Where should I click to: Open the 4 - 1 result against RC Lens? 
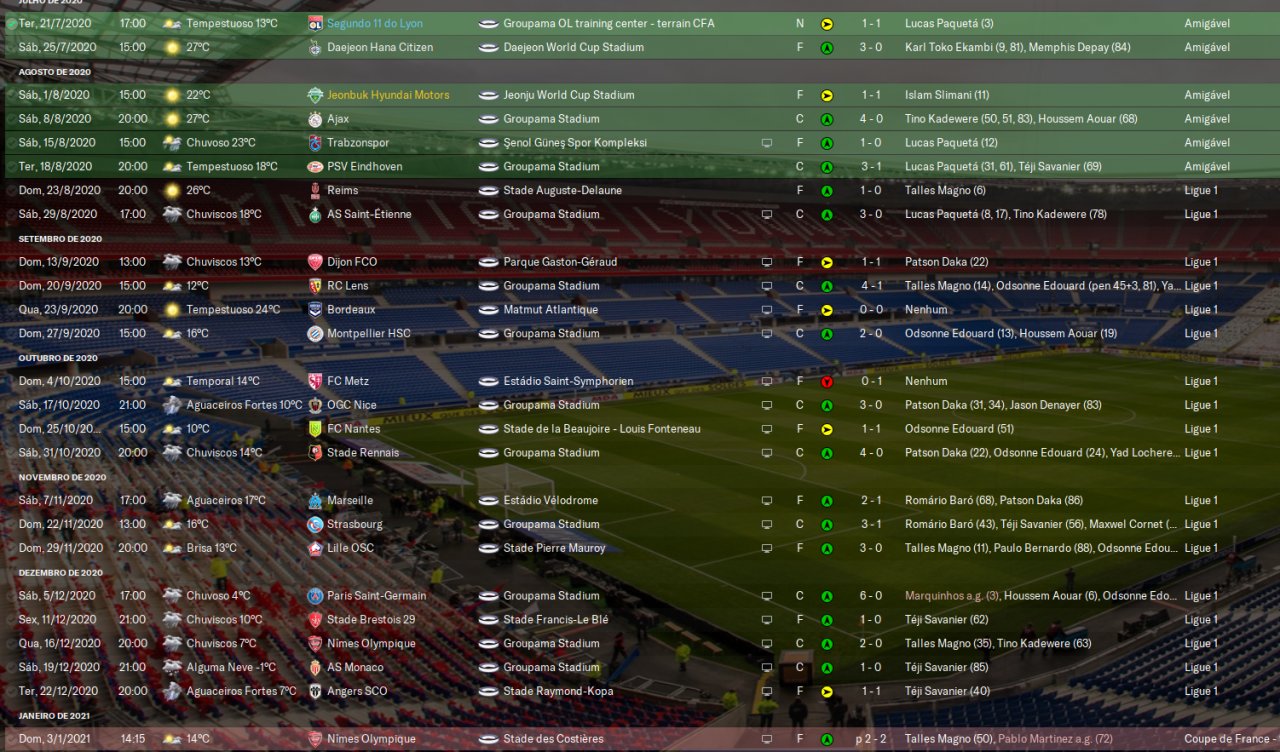coord(872,286)
